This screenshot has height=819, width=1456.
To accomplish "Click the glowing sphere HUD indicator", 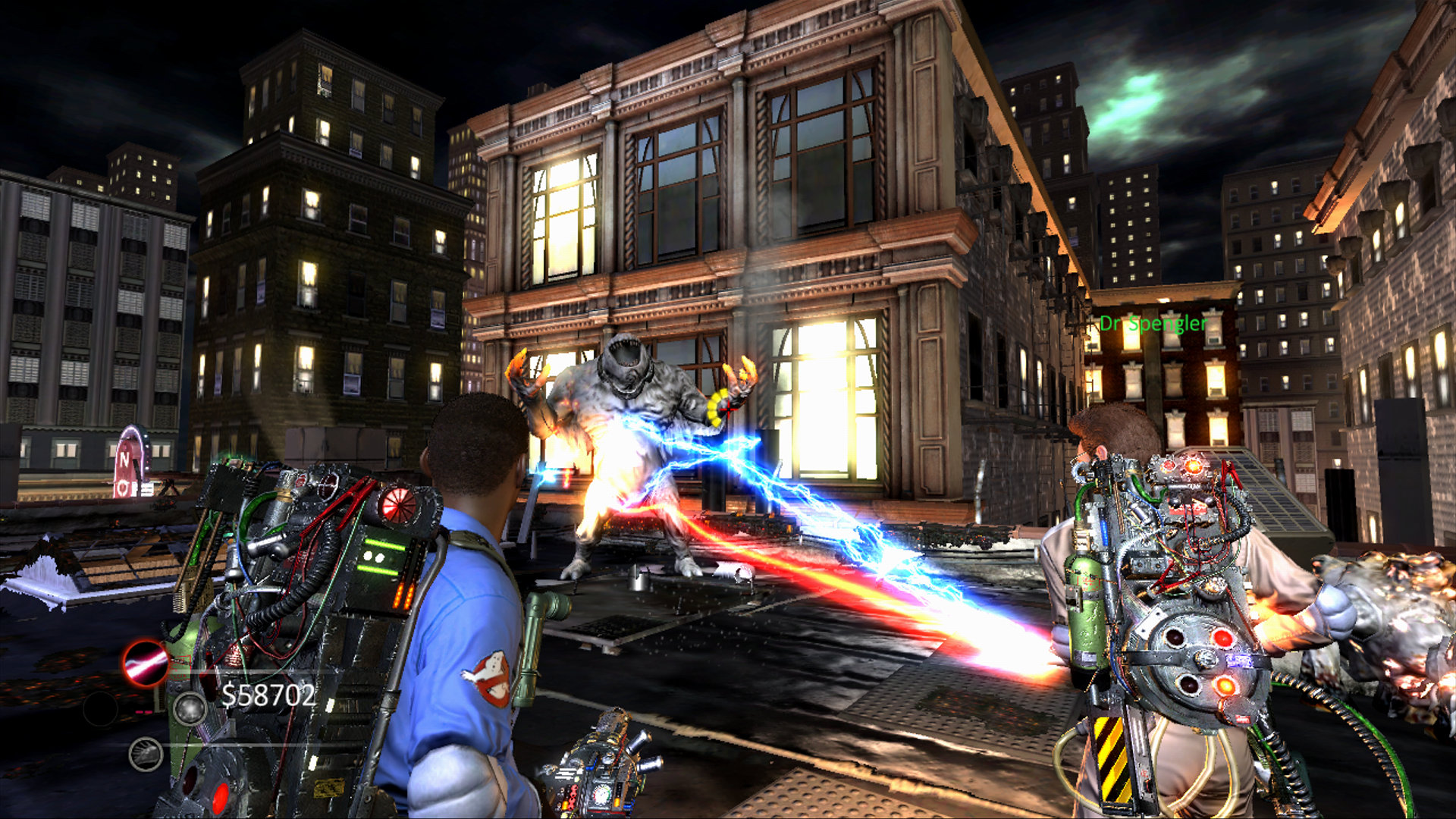I will coord(190,710).
